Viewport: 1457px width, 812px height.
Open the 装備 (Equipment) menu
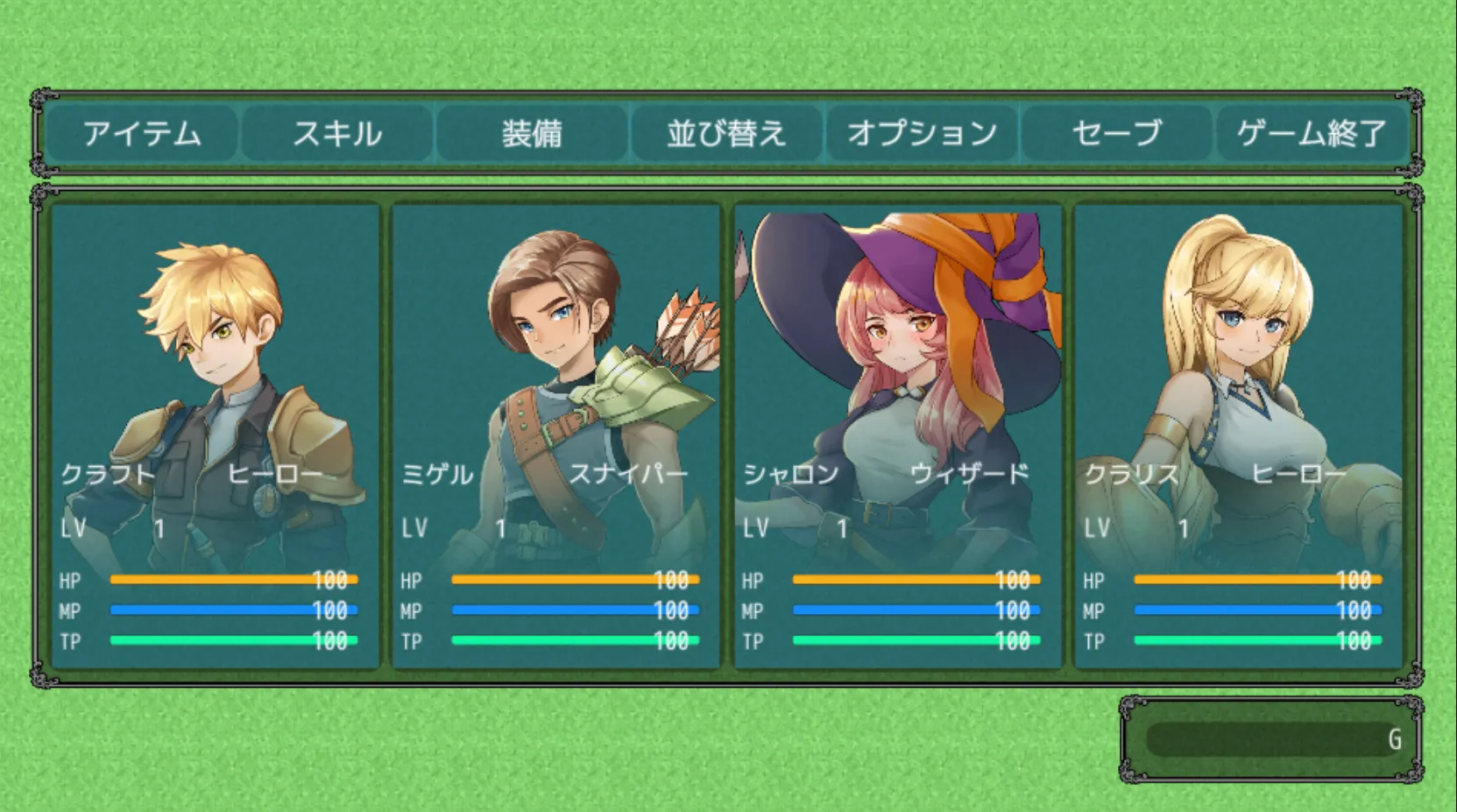click(x=532, y=133)
